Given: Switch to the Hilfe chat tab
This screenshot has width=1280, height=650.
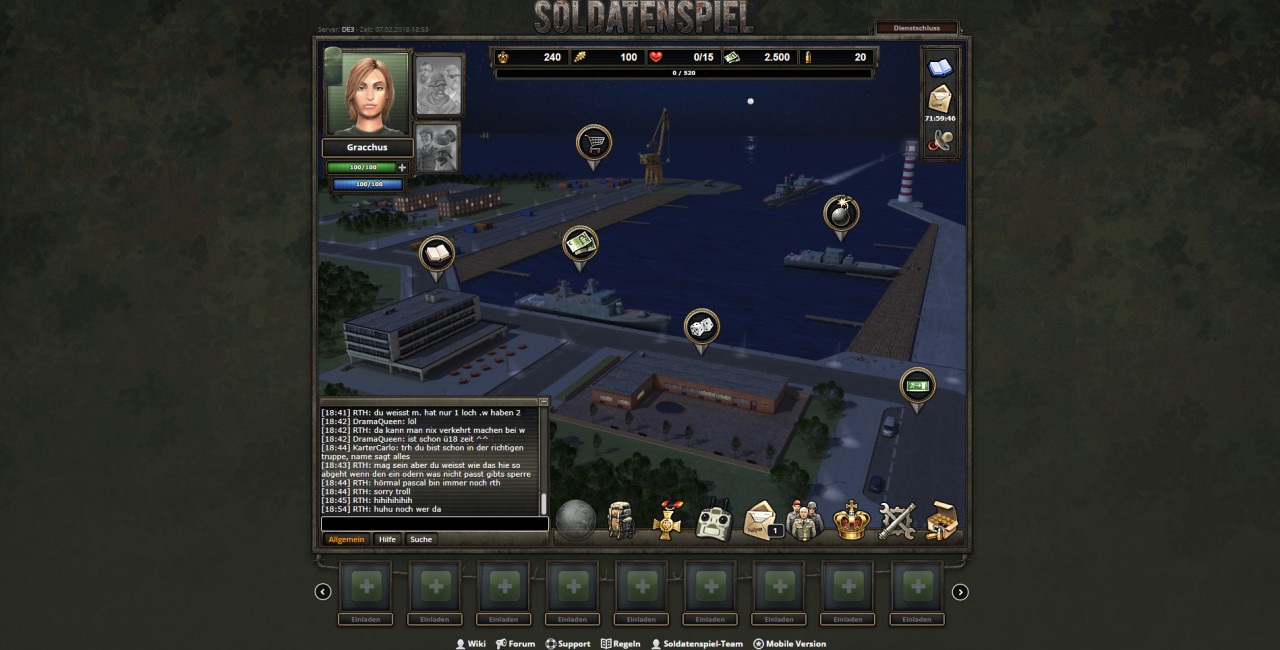Looking at the screenshot, I should [387, 539].
